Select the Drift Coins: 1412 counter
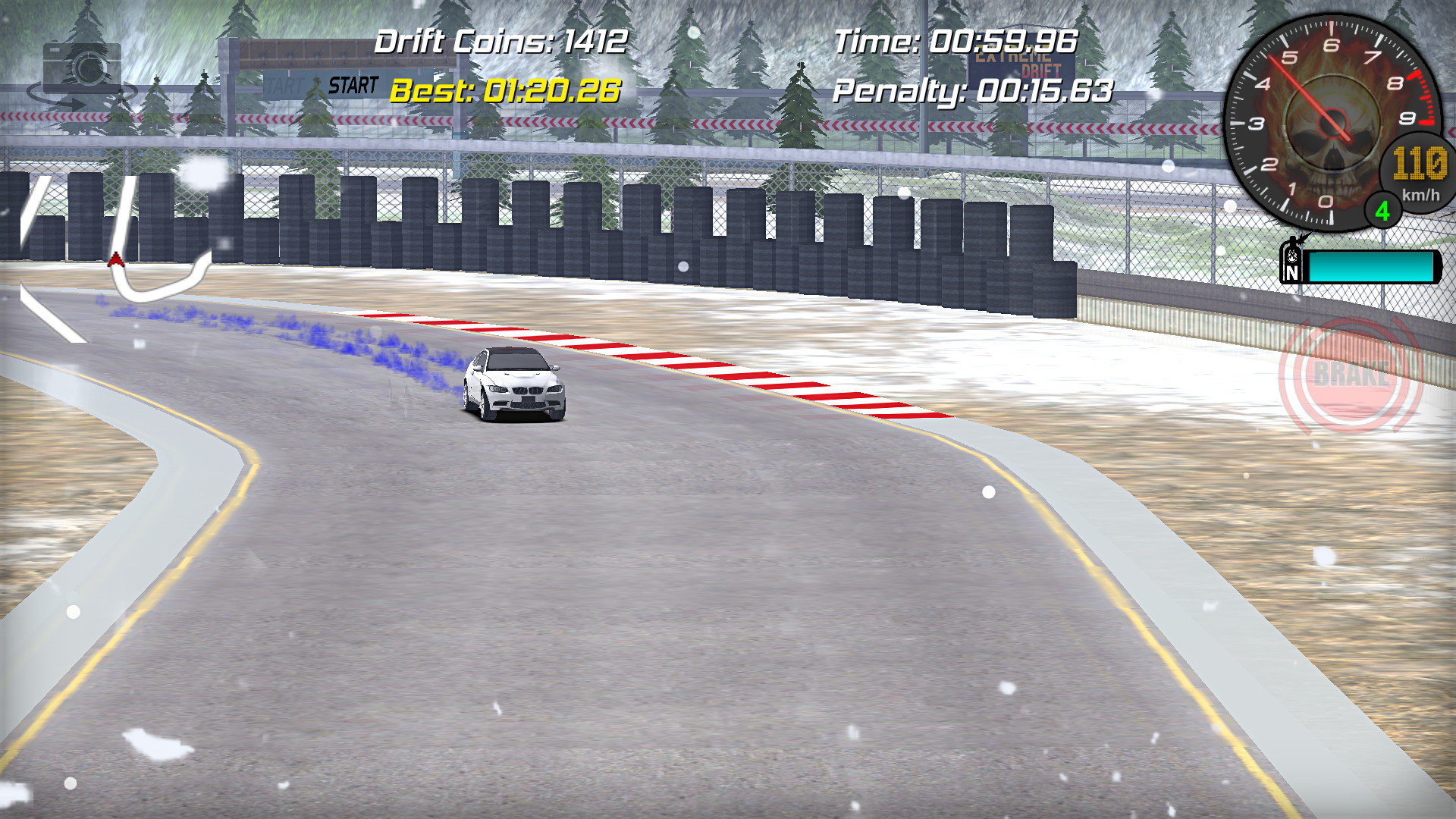This screenshot has height=819, width=1456. (502, 42)
